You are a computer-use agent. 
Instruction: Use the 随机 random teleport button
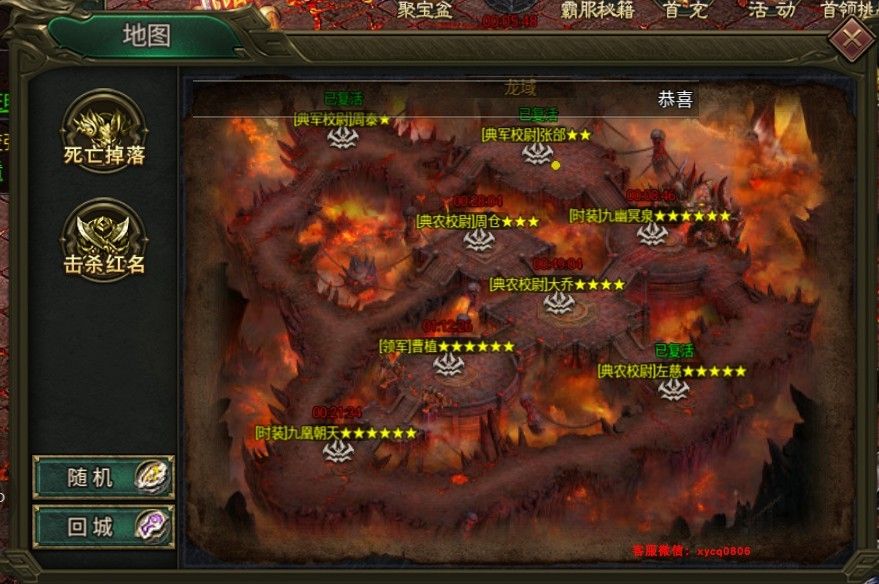pyautogui.click(x=103, y=477)
